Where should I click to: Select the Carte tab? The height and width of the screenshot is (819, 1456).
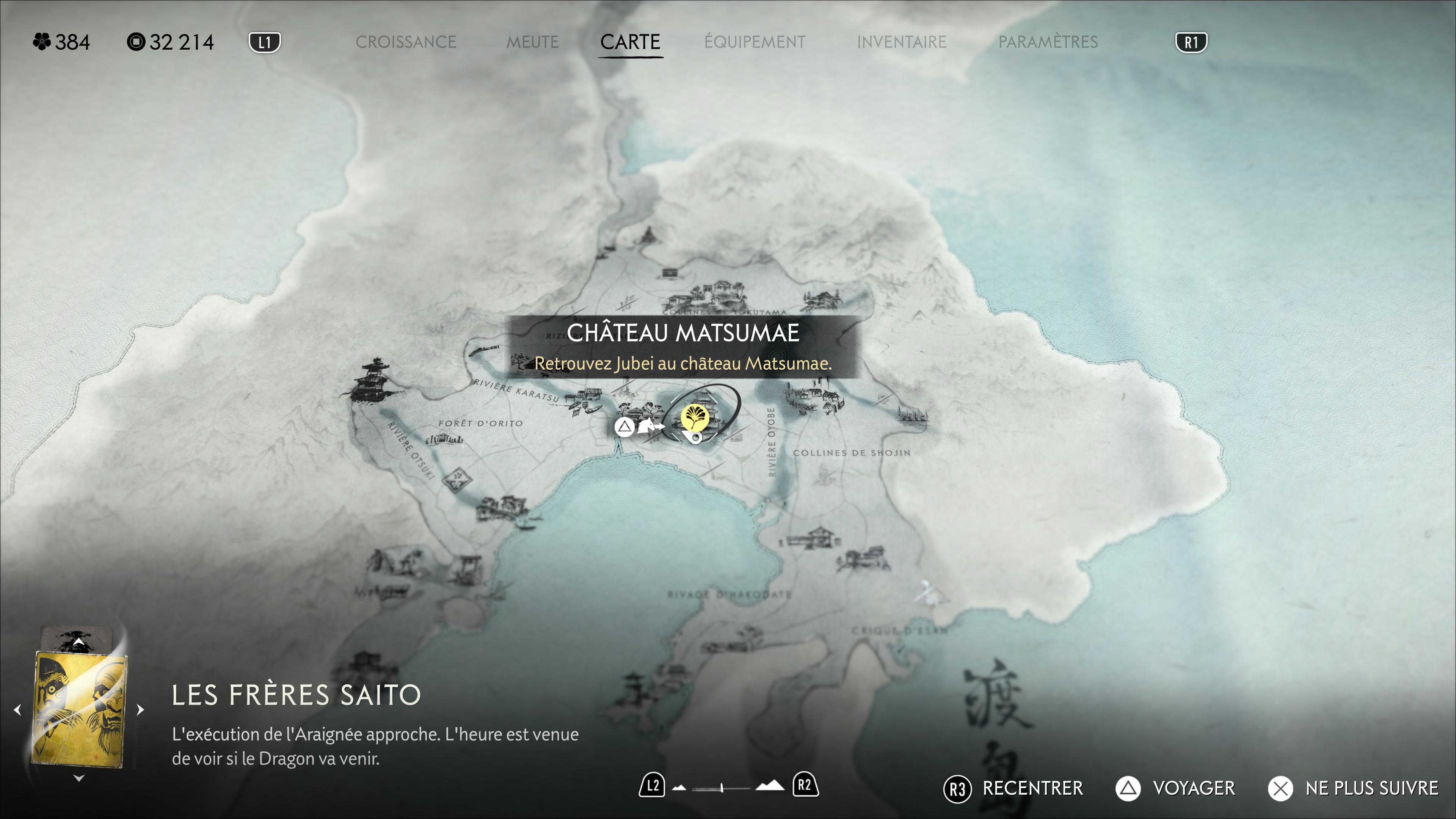(630, 42)
